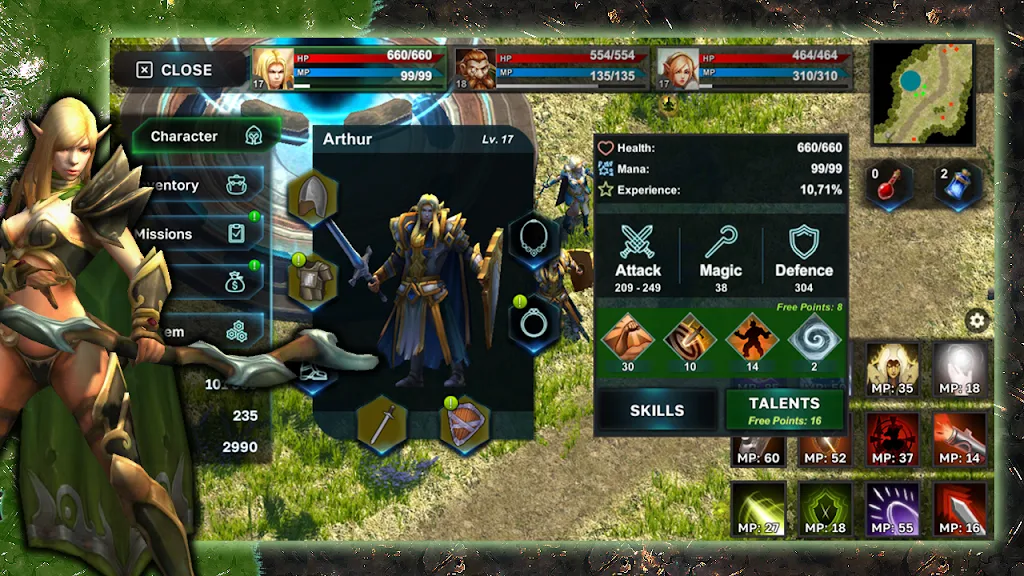Choose the necklace equipment slot
Screen dimensions: 1024x576
click(535, 239)
